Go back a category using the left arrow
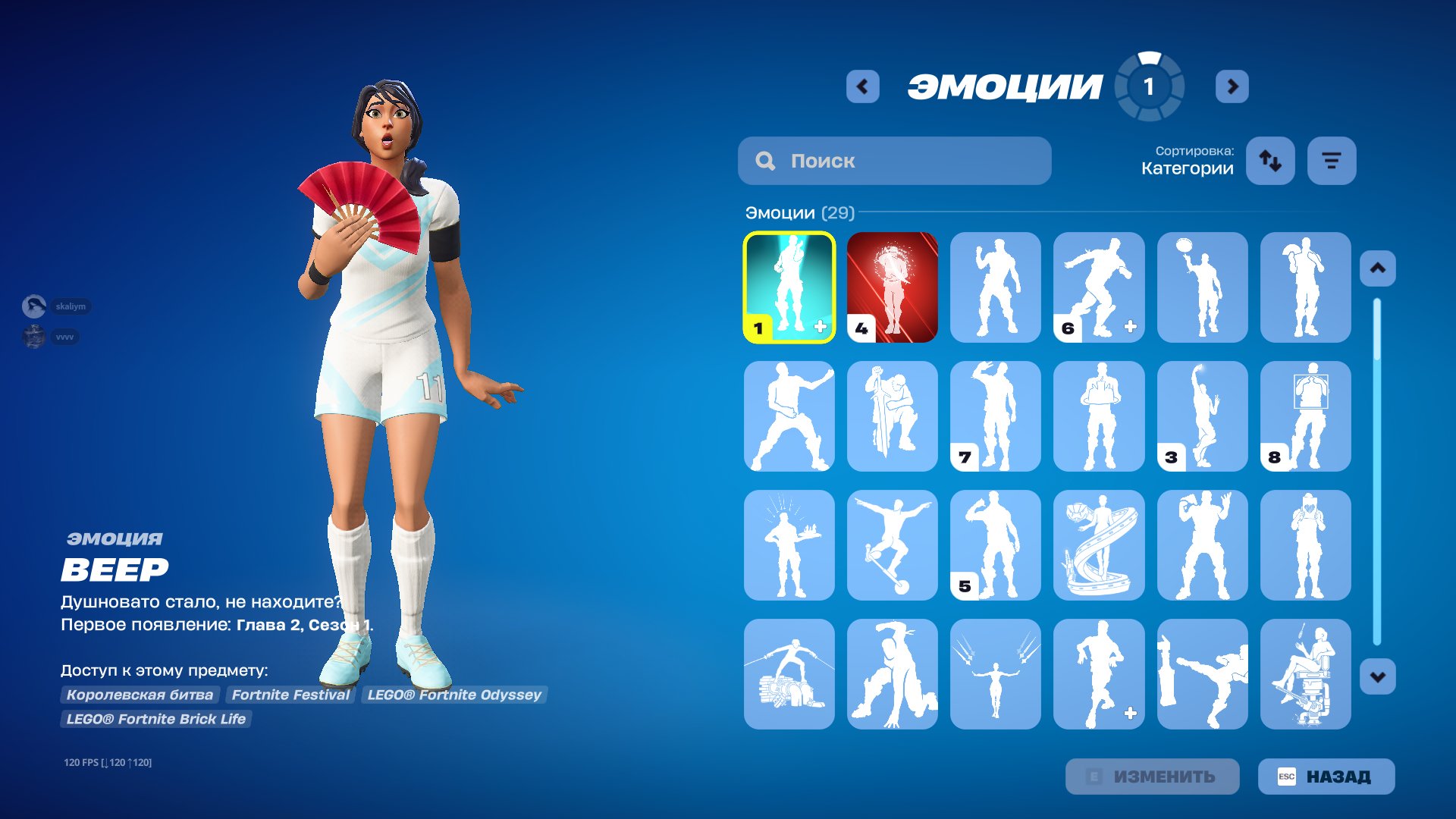Viewport: 1456px width, 819px height. coord(861,86)
